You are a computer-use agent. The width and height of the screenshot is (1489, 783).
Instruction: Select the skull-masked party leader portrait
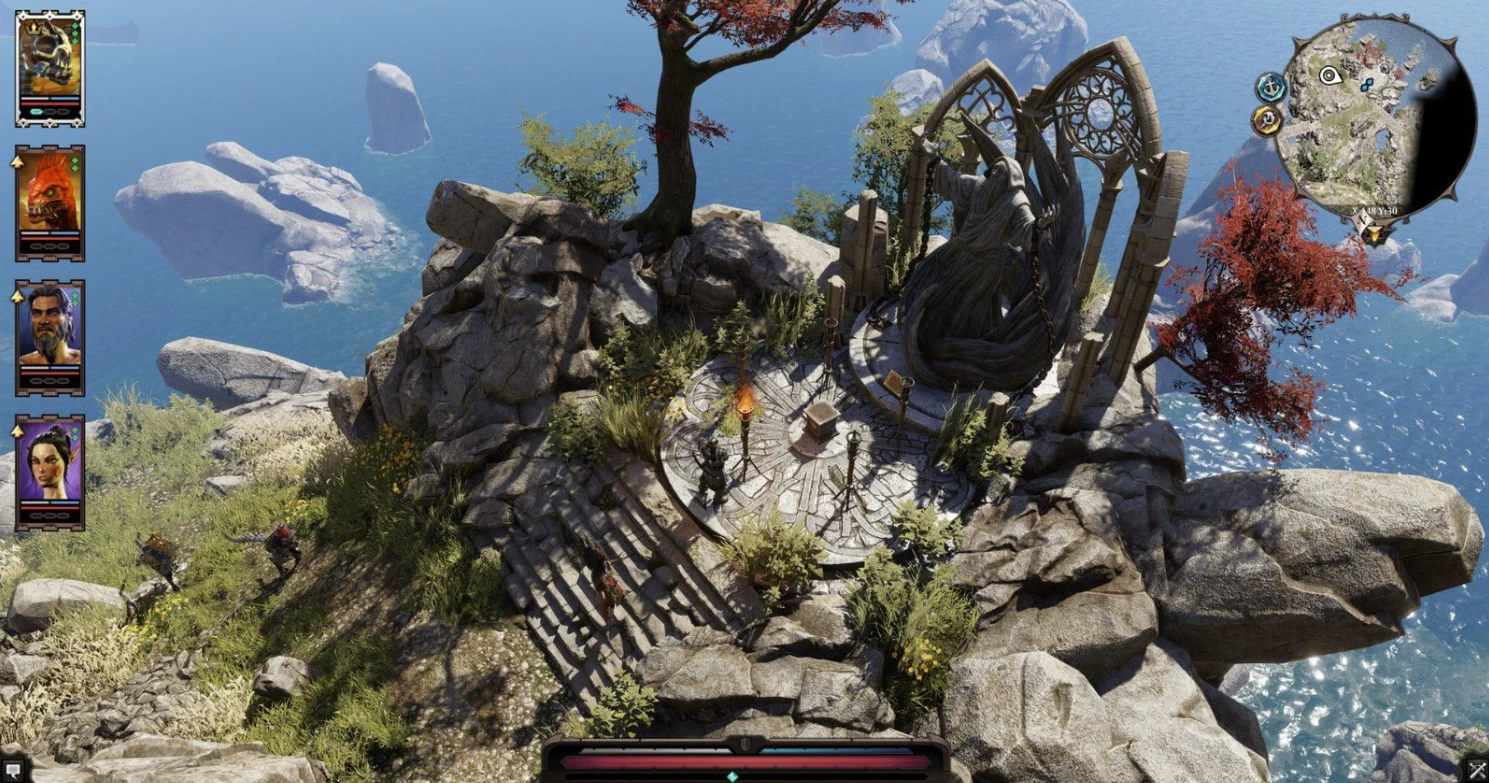point(49,58)
